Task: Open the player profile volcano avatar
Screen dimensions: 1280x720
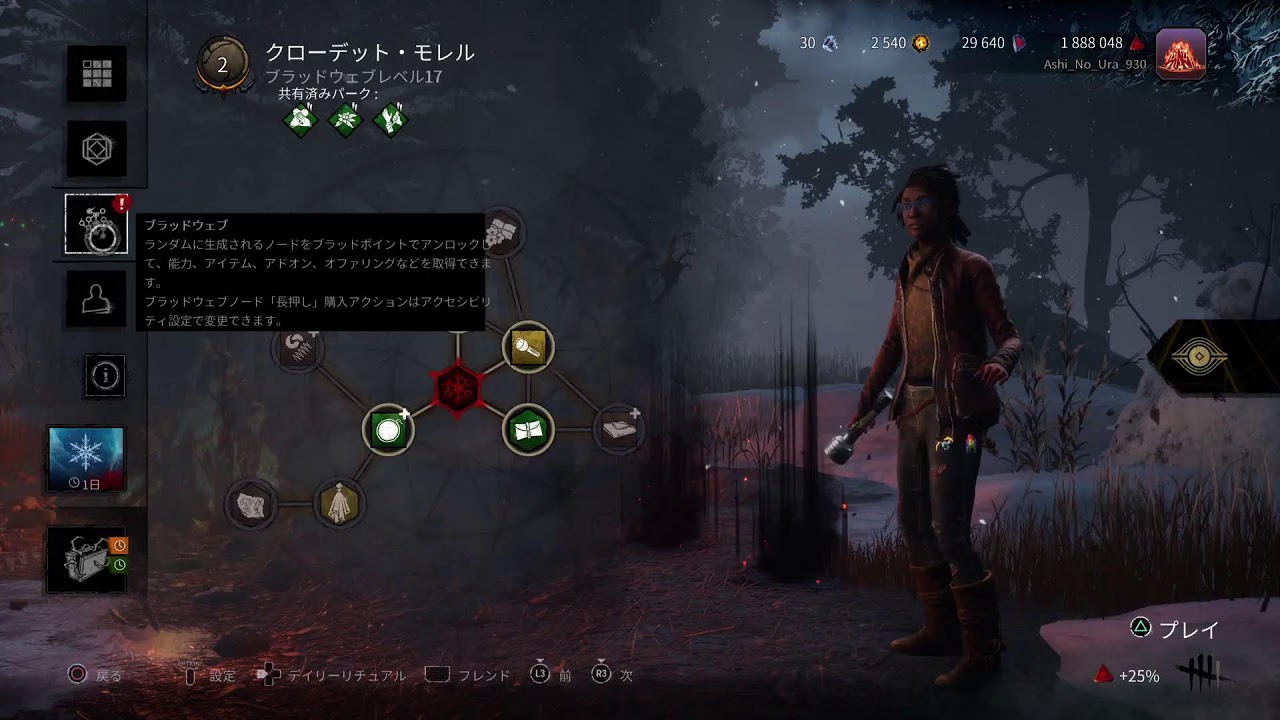Action: (1180, 53)
